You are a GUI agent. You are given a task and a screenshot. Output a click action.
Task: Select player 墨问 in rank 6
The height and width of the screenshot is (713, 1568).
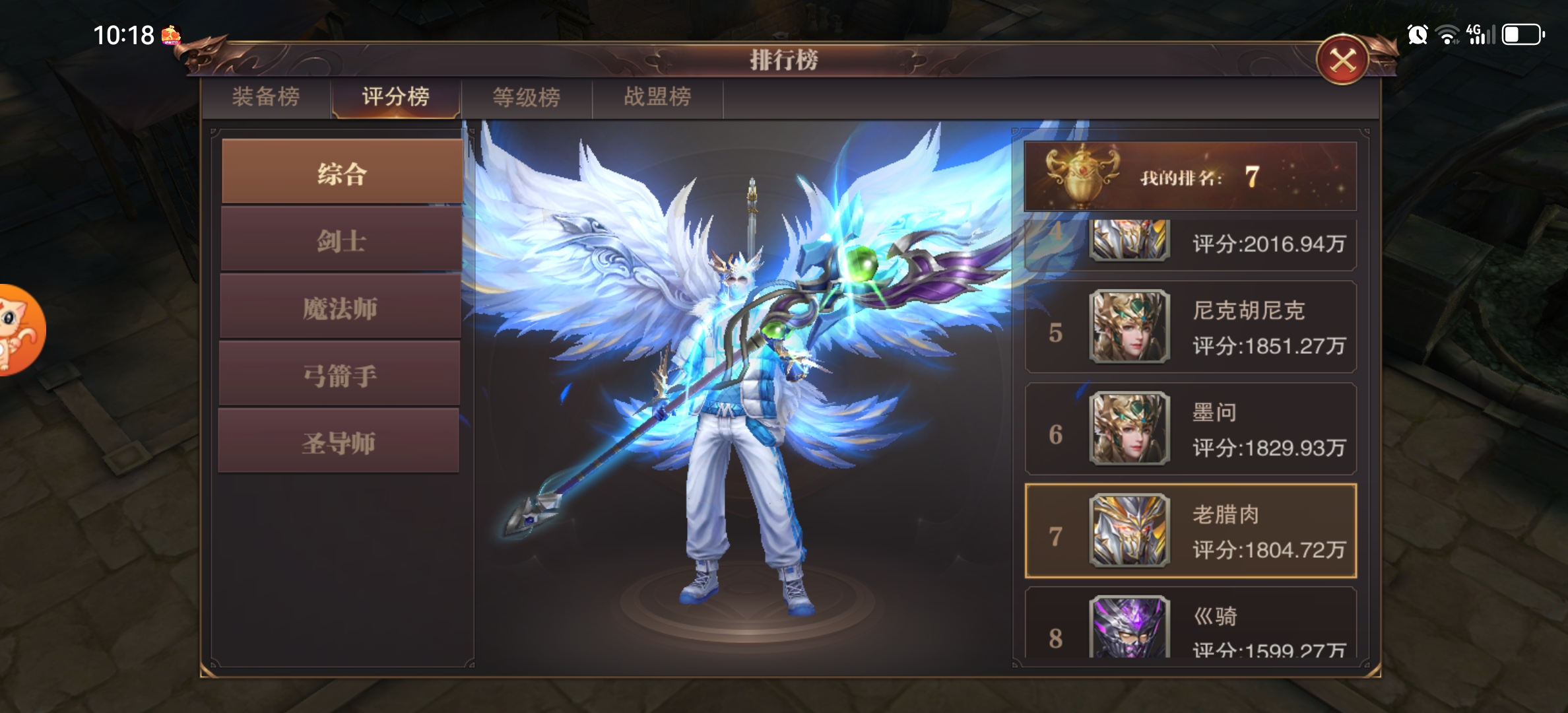click(1191, 429)
